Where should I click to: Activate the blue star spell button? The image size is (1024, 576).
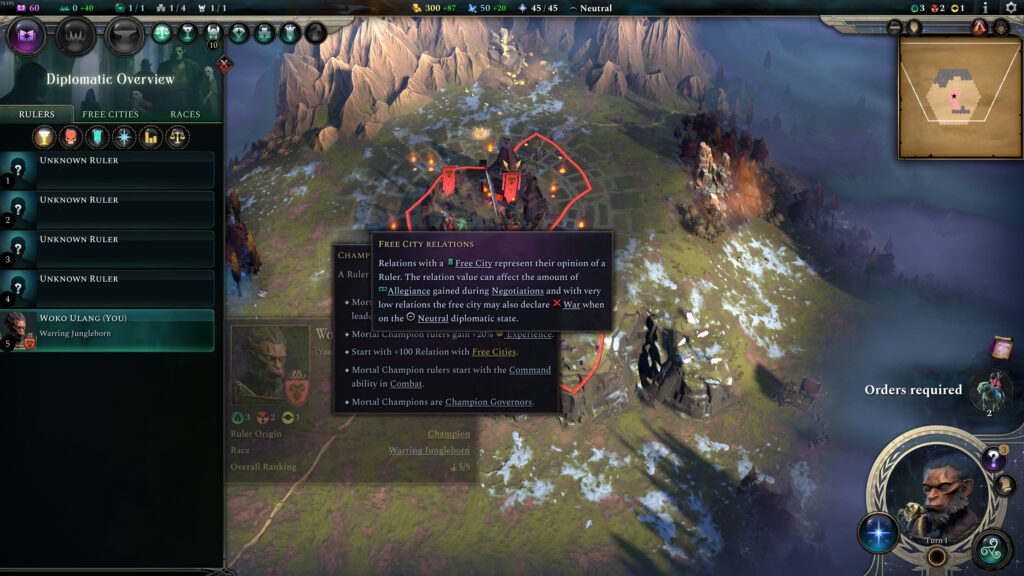point(878,532)
